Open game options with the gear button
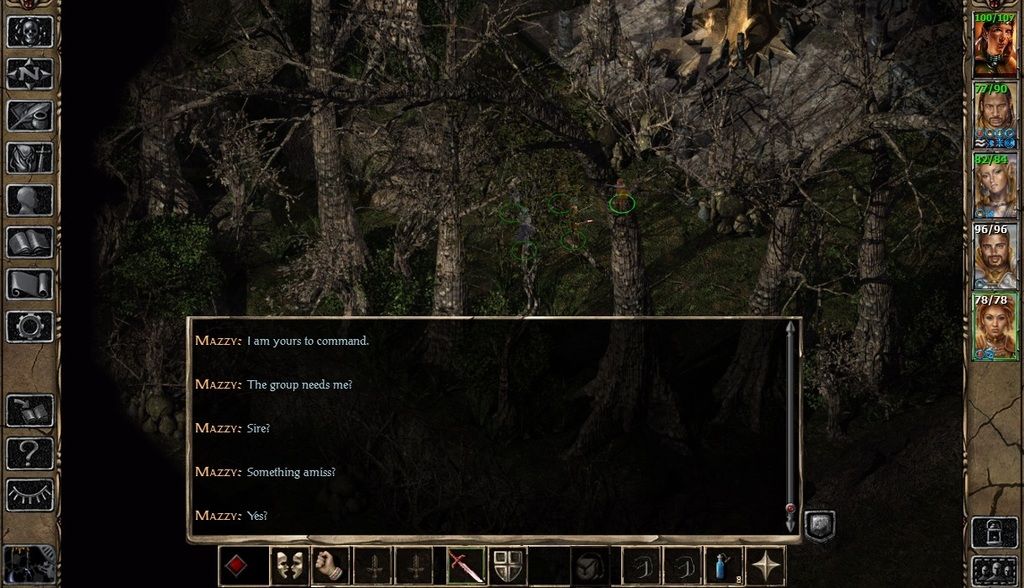The height and width of the screenshot is (588, 1024). [x=30, y=326]
